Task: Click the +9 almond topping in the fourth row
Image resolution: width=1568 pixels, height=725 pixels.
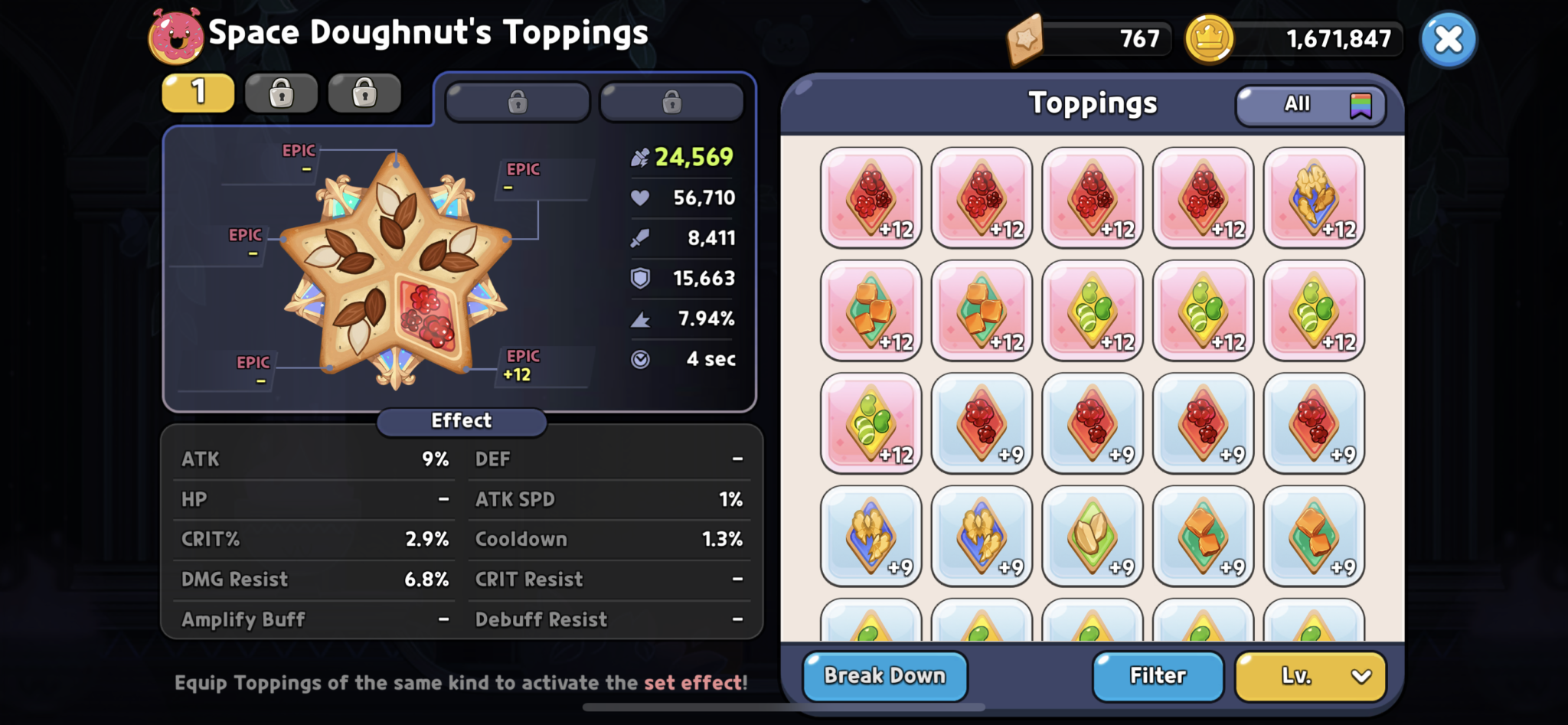Action: tap(1093, 536)
